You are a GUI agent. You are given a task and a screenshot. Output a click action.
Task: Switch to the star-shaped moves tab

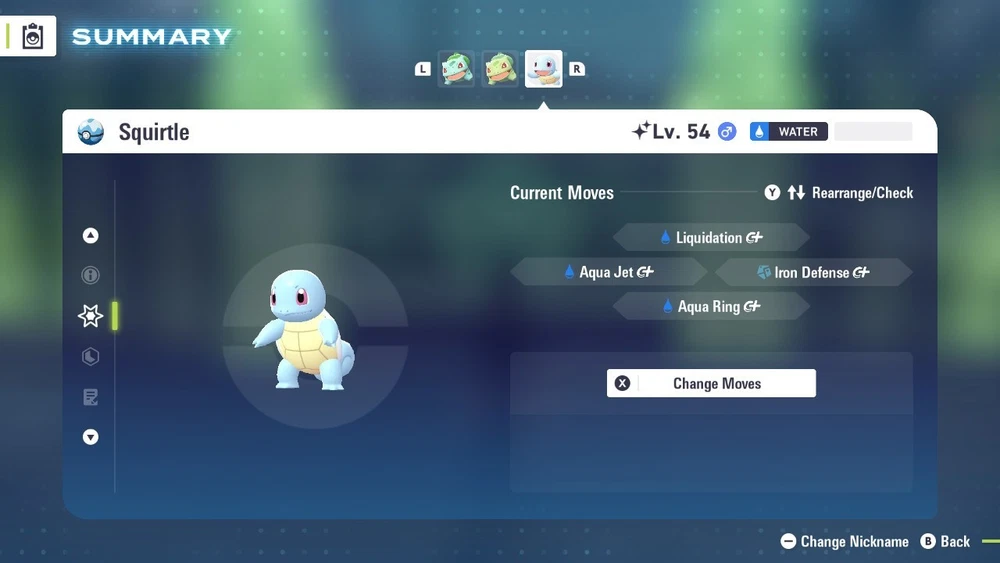coord(91,316)
